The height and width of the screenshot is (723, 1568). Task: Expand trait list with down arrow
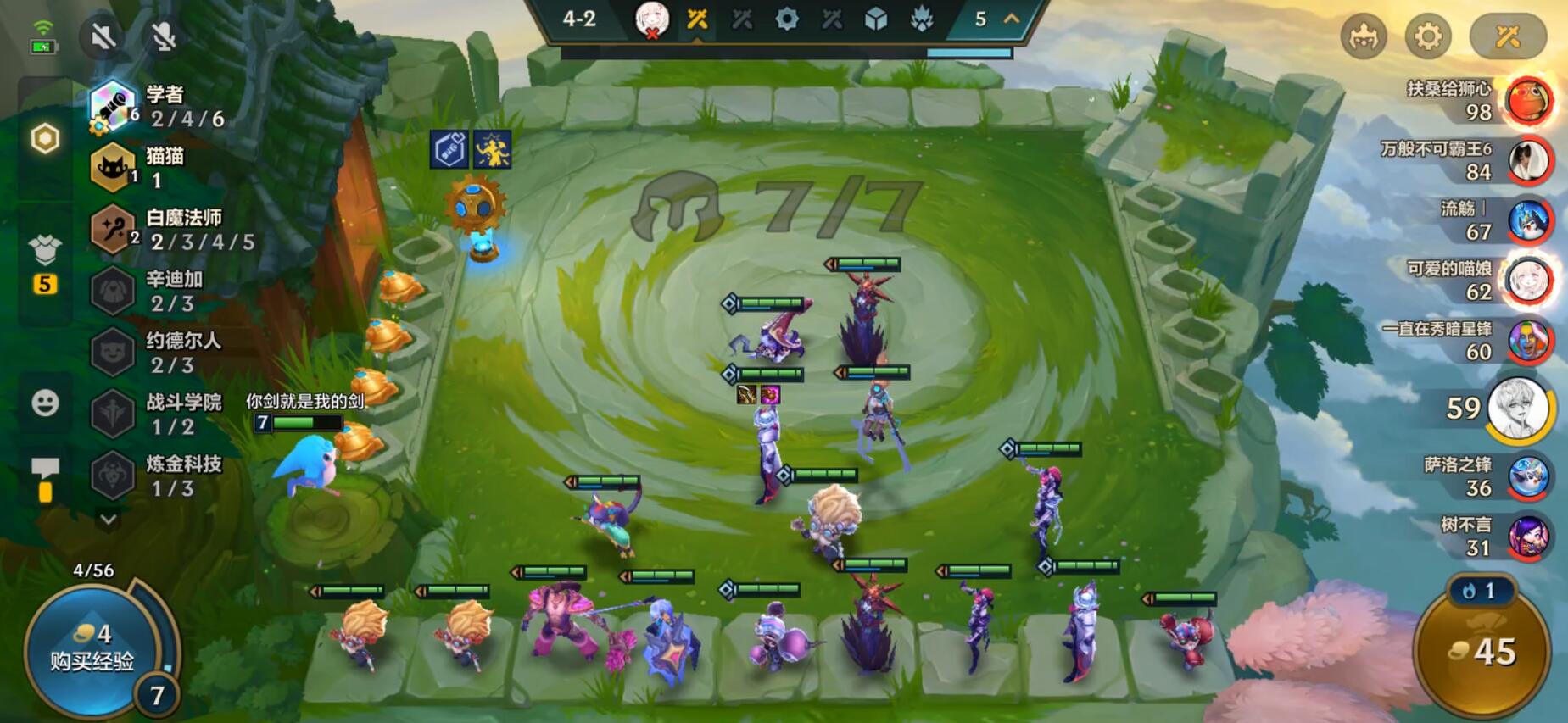(108, 518)
